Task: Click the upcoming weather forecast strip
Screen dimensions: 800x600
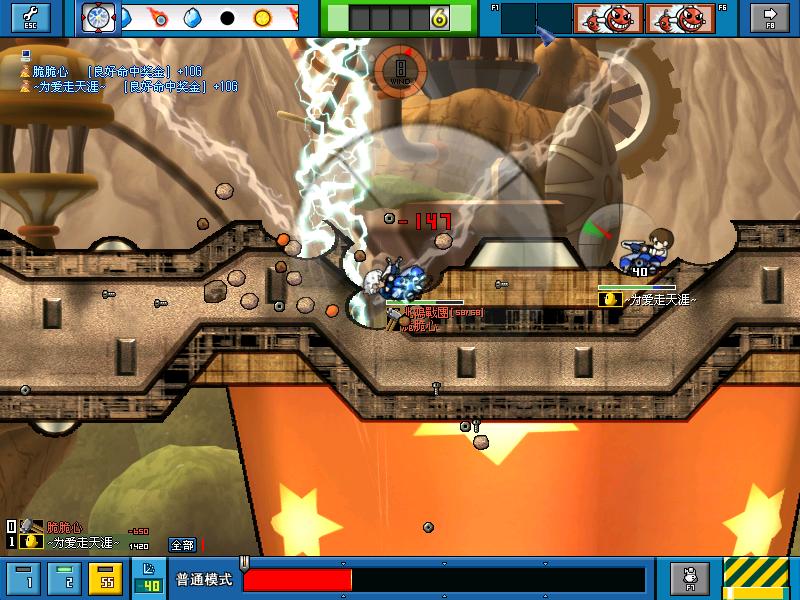Action: point(209,18)
